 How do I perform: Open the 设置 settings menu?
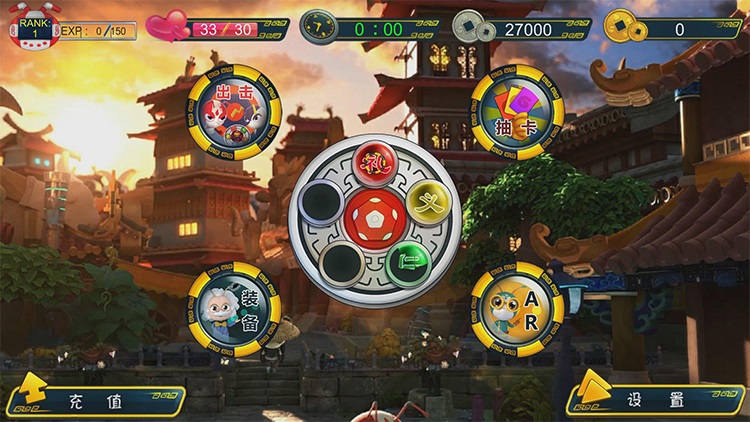[x=656, y=400]
